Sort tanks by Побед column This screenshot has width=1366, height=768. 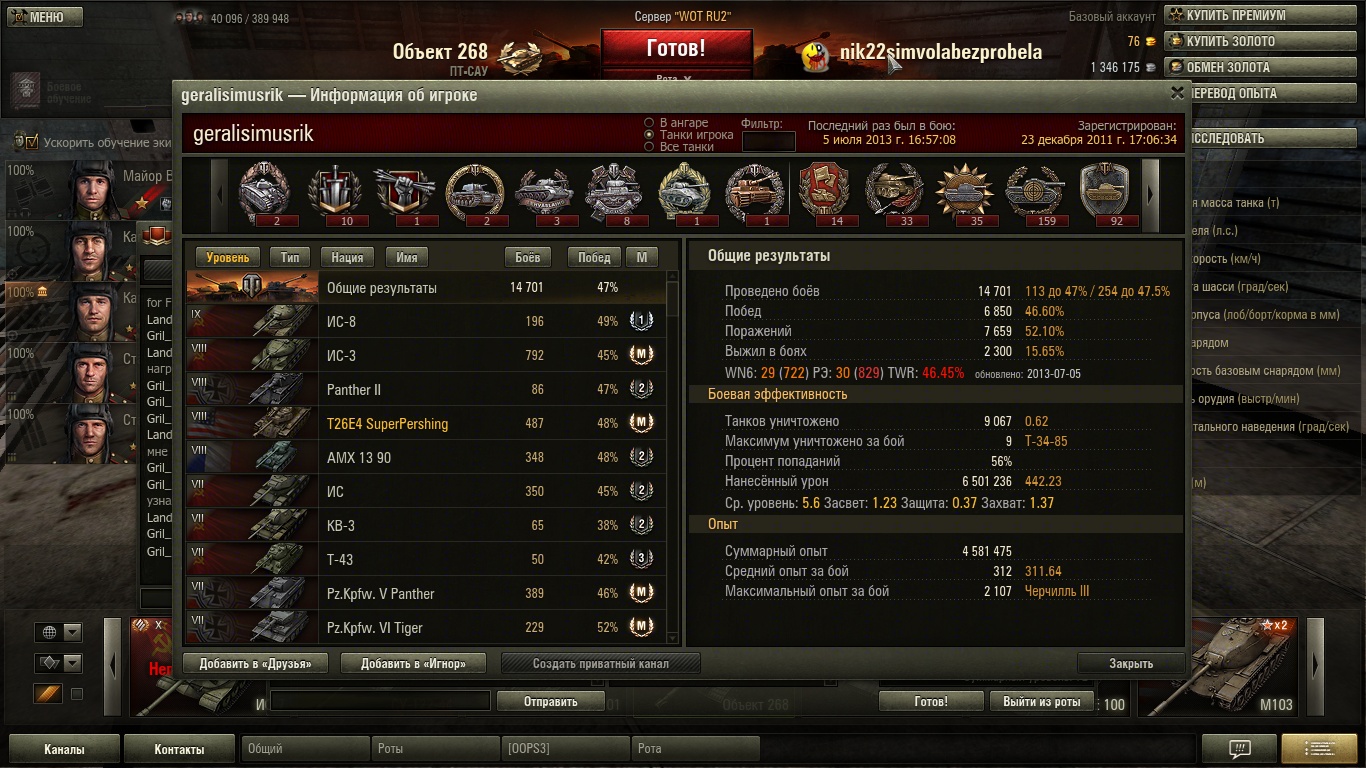(x=593, y=257)
